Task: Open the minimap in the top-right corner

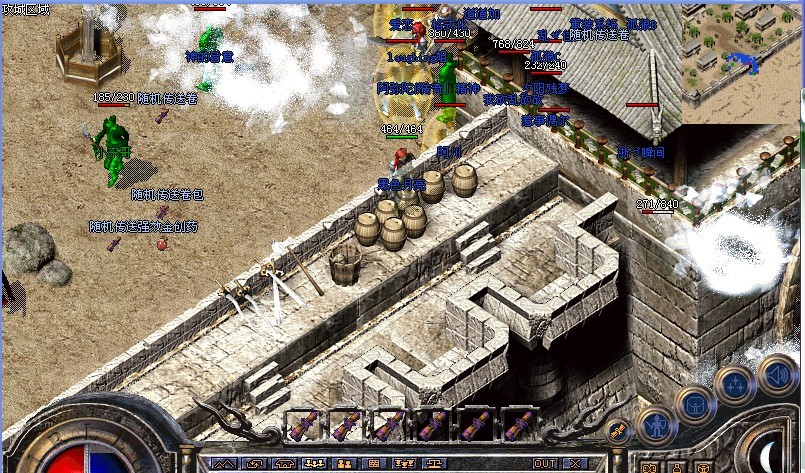Action: (742, 62)
